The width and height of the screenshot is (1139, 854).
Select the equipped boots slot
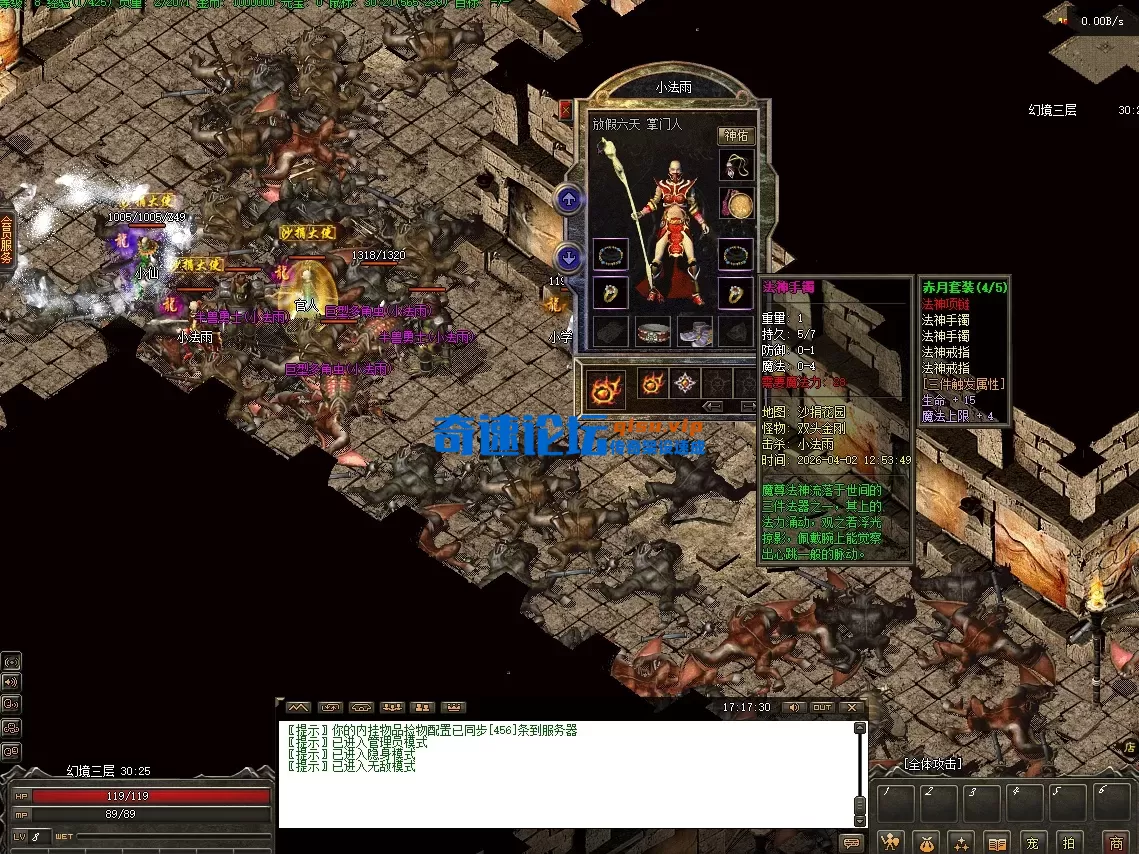pyautogui.click(x=694, y=331)
